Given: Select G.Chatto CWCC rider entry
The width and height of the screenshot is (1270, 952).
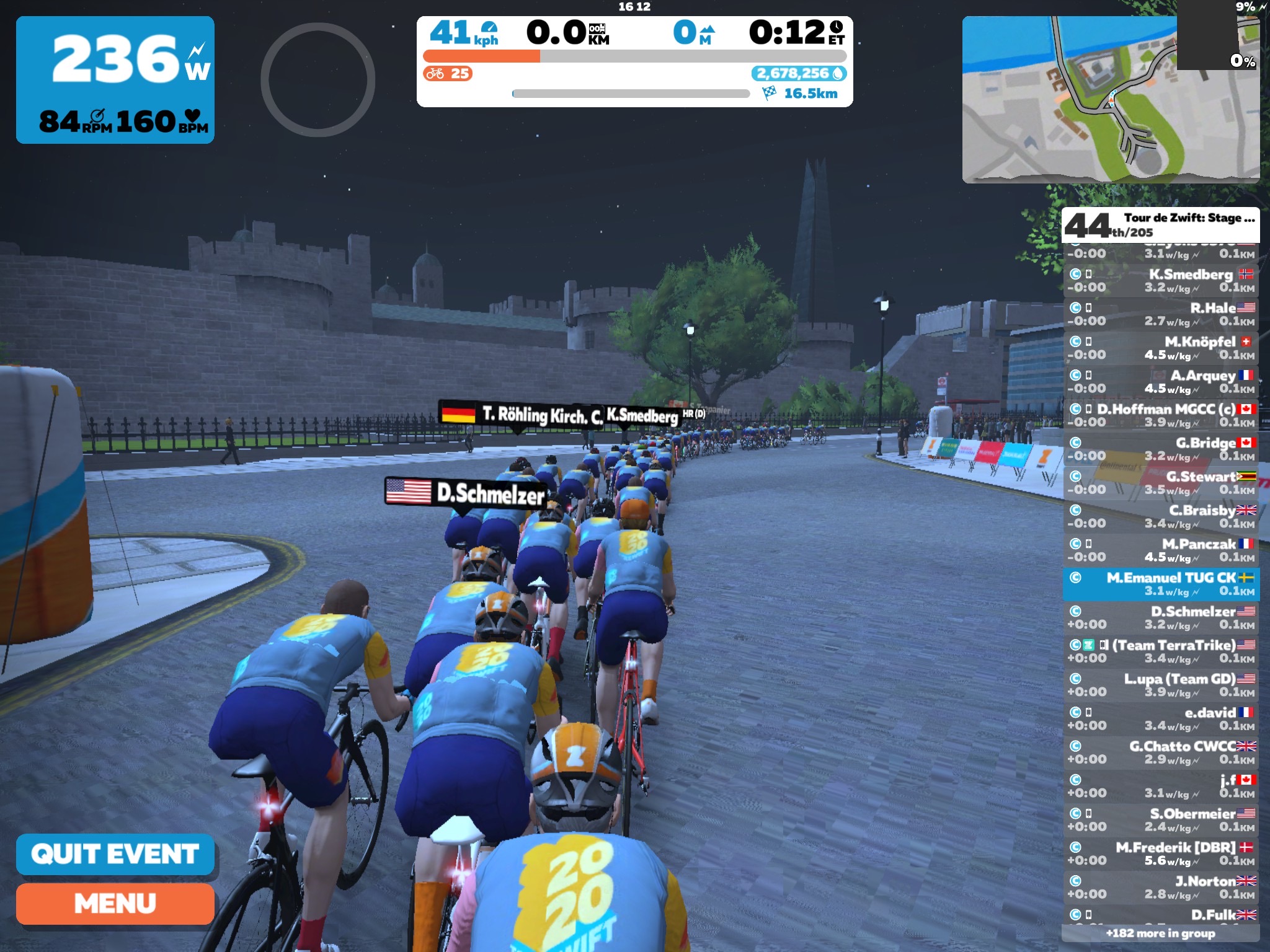Looking at the screenshot, I should pos(1161,752).
